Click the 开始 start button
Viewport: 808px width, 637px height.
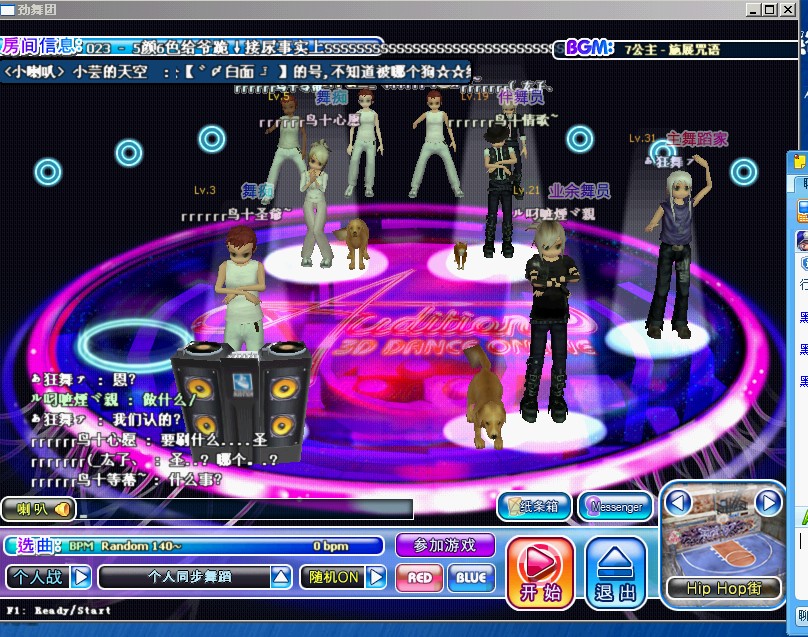coord(540,573)
